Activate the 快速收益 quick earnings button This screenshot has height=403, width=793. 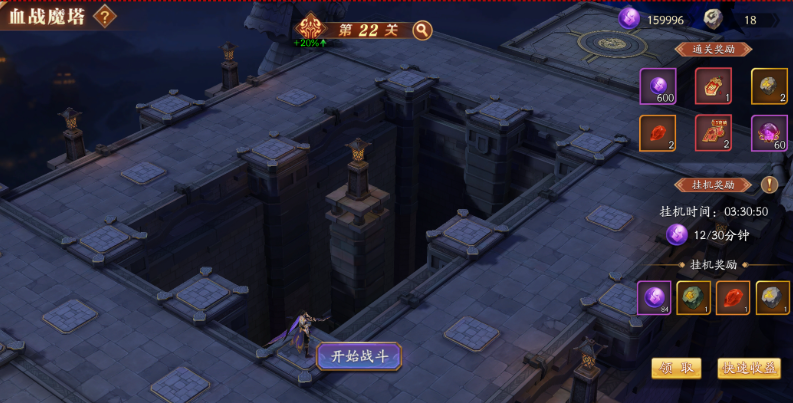pyautogui.click(x=748, y=368)
